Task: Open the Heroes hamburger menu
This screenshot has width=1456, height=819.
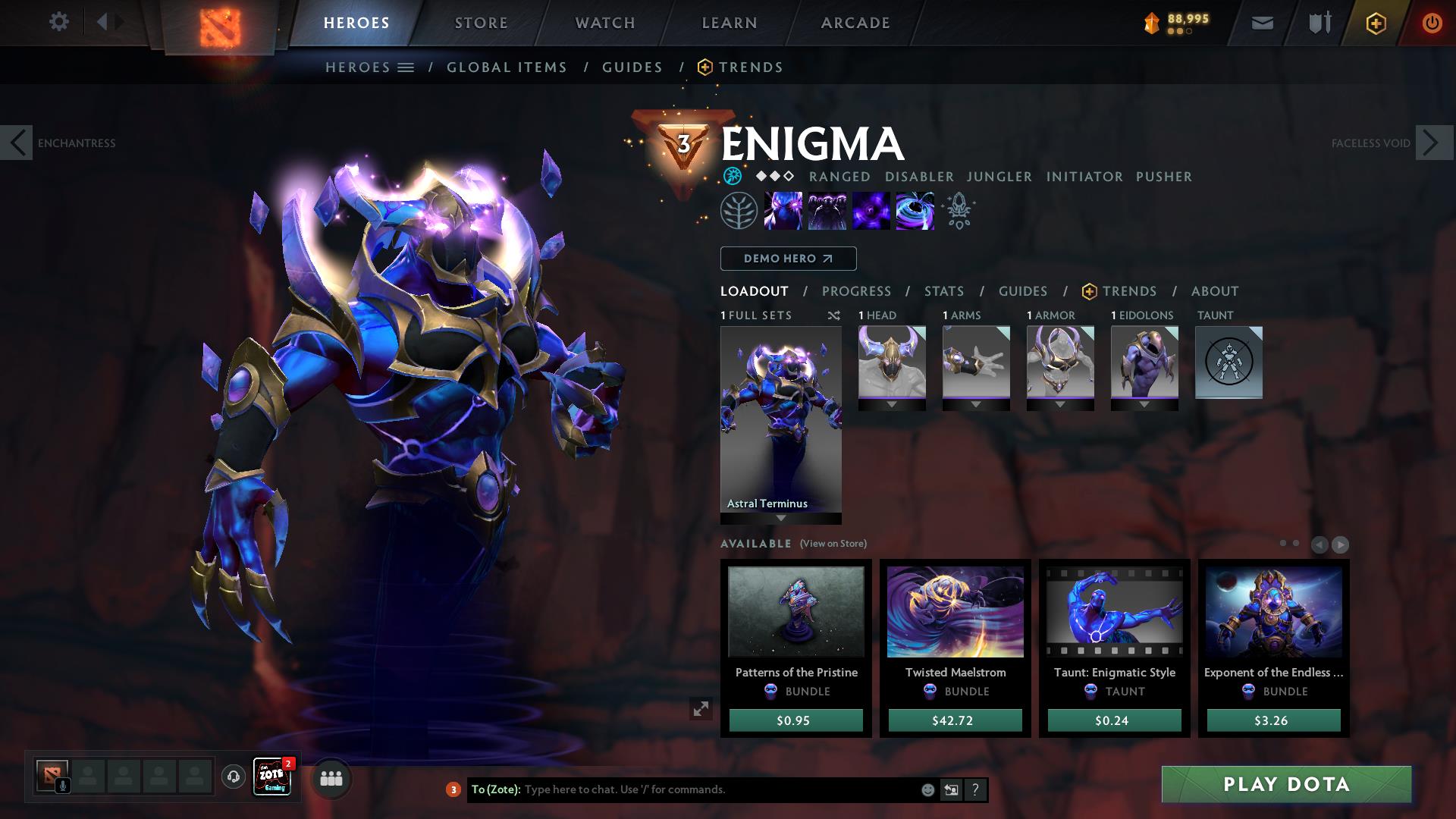Action: pyautogui.click(x=407, y=67)
